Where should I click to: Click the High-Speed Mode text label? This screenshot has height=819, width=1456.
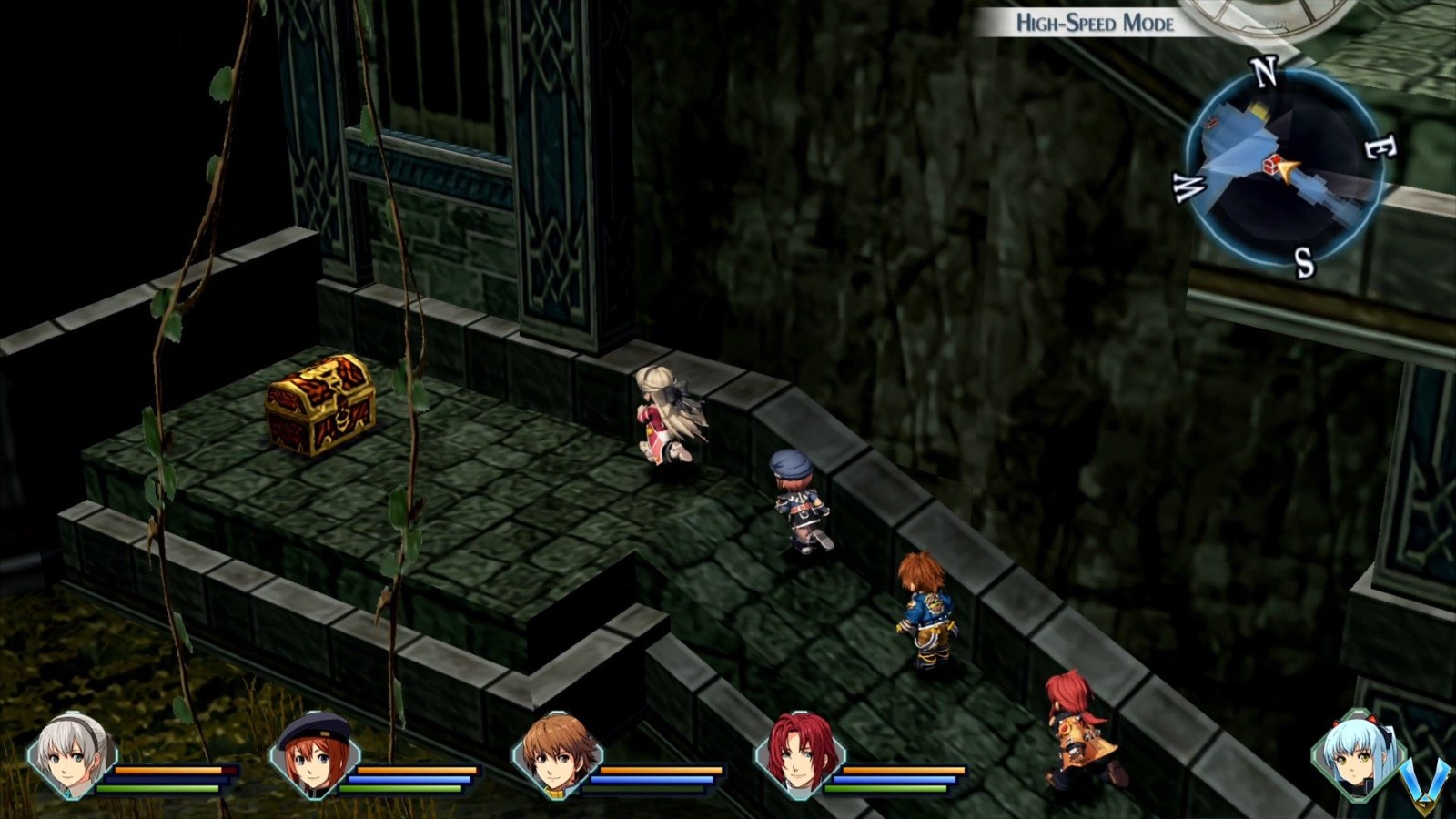pos(1095,23)
